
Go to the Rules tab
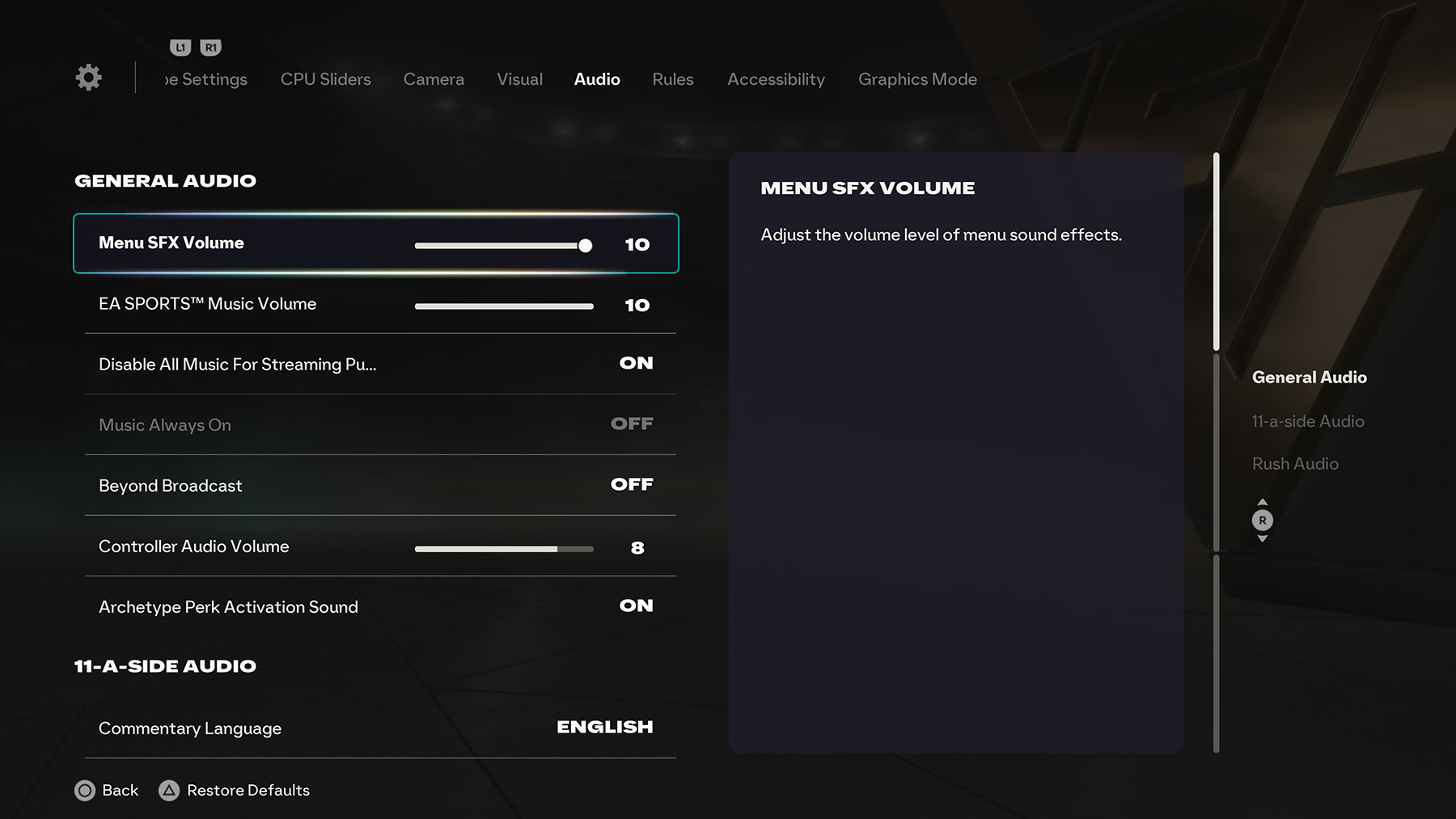tap(672, 79)
